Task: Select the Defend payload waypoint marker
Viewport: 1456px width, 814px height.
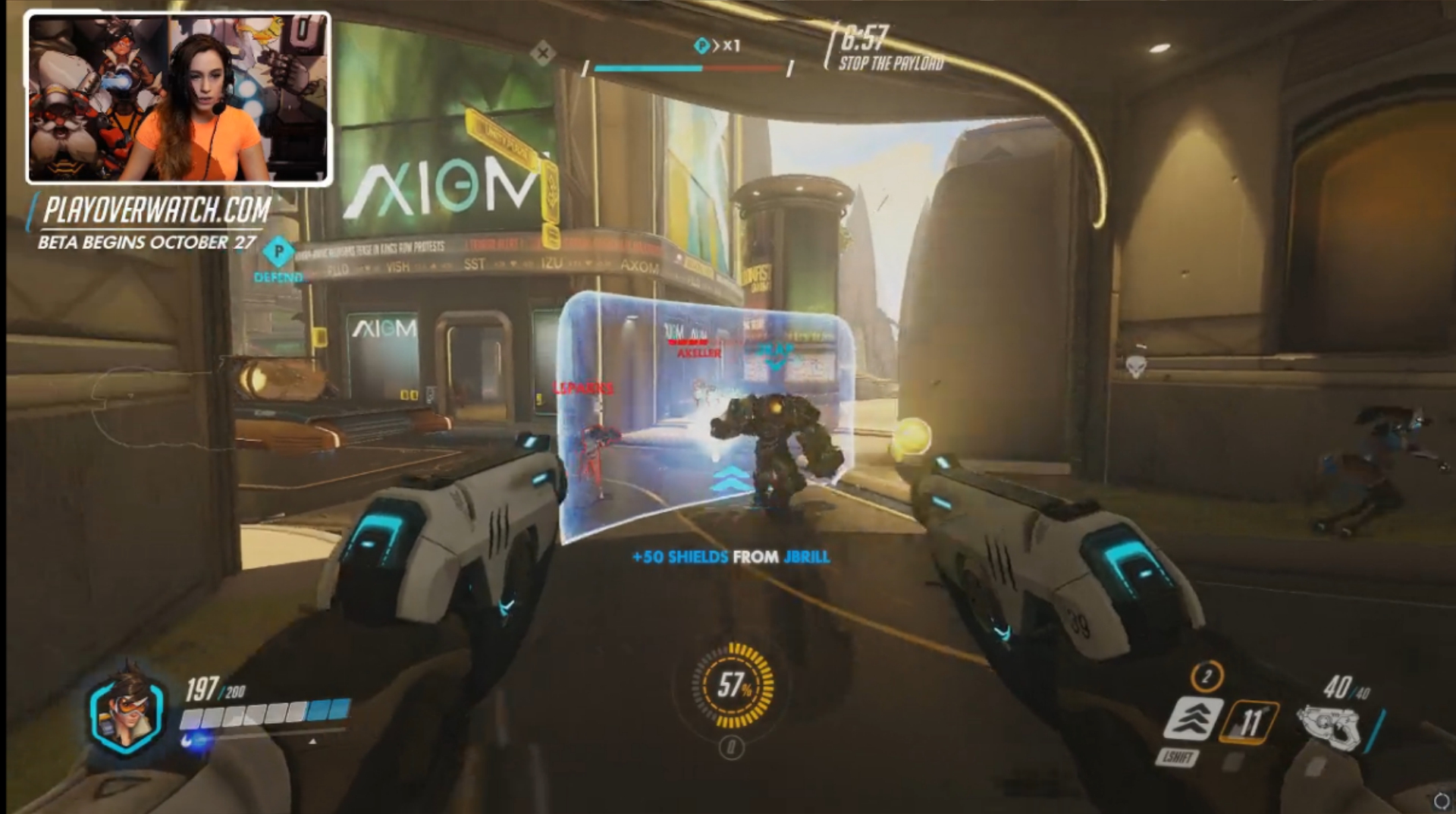Action: click(278, 252)
